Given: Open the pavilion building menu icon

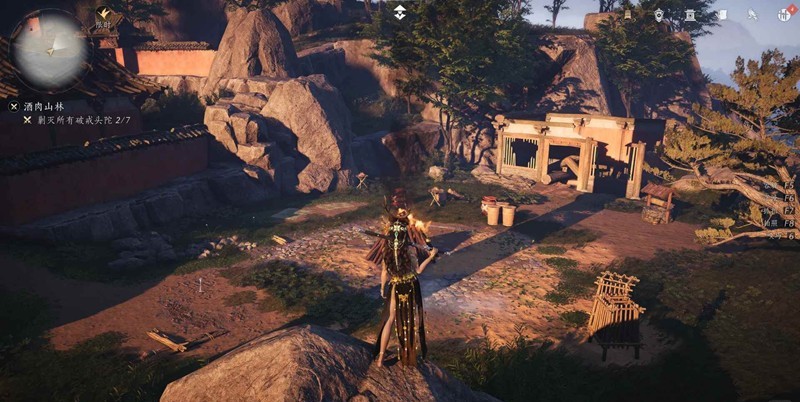Looking at the screenshot, I should (x=689, y=14).
